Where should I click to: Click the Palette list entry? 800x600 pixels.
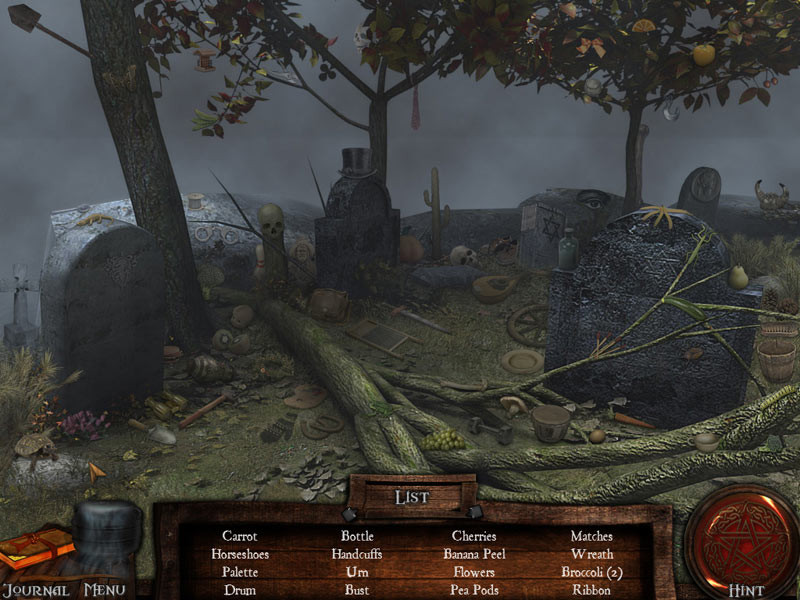click(x=240, y=572)
